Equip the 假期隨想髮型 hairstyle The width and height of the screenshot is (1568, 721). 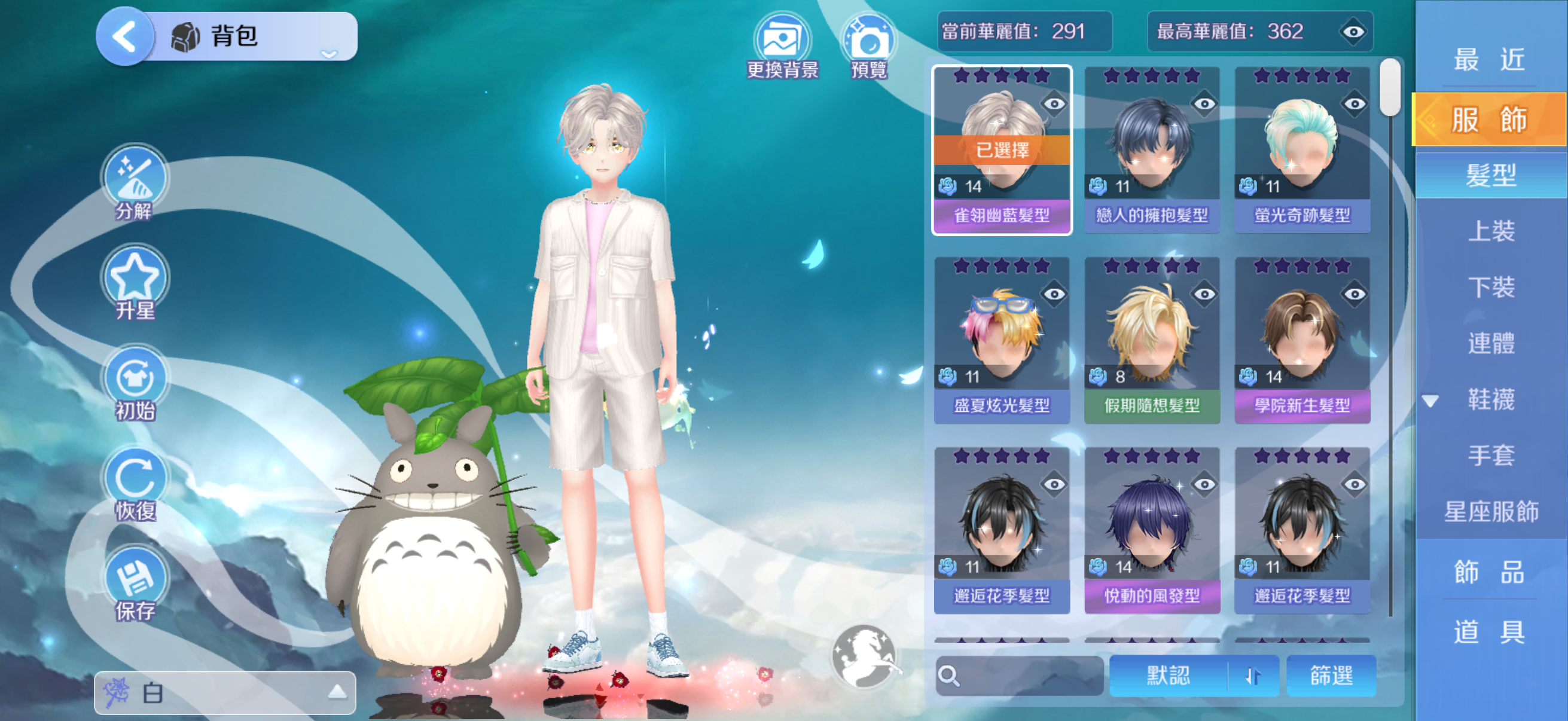click(1152, 340)
